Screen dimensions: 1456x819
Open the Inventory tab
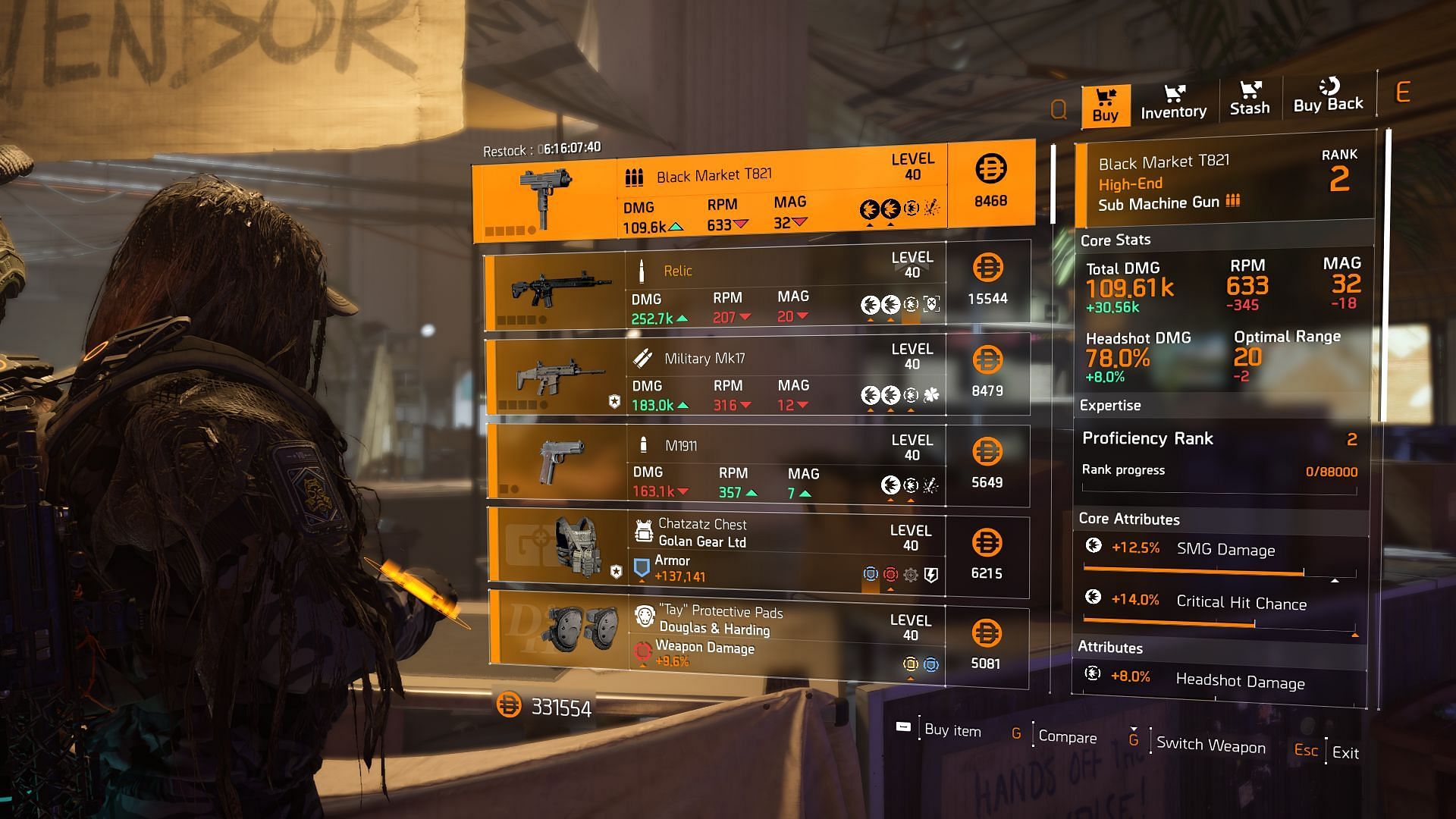click(1173, 102)
